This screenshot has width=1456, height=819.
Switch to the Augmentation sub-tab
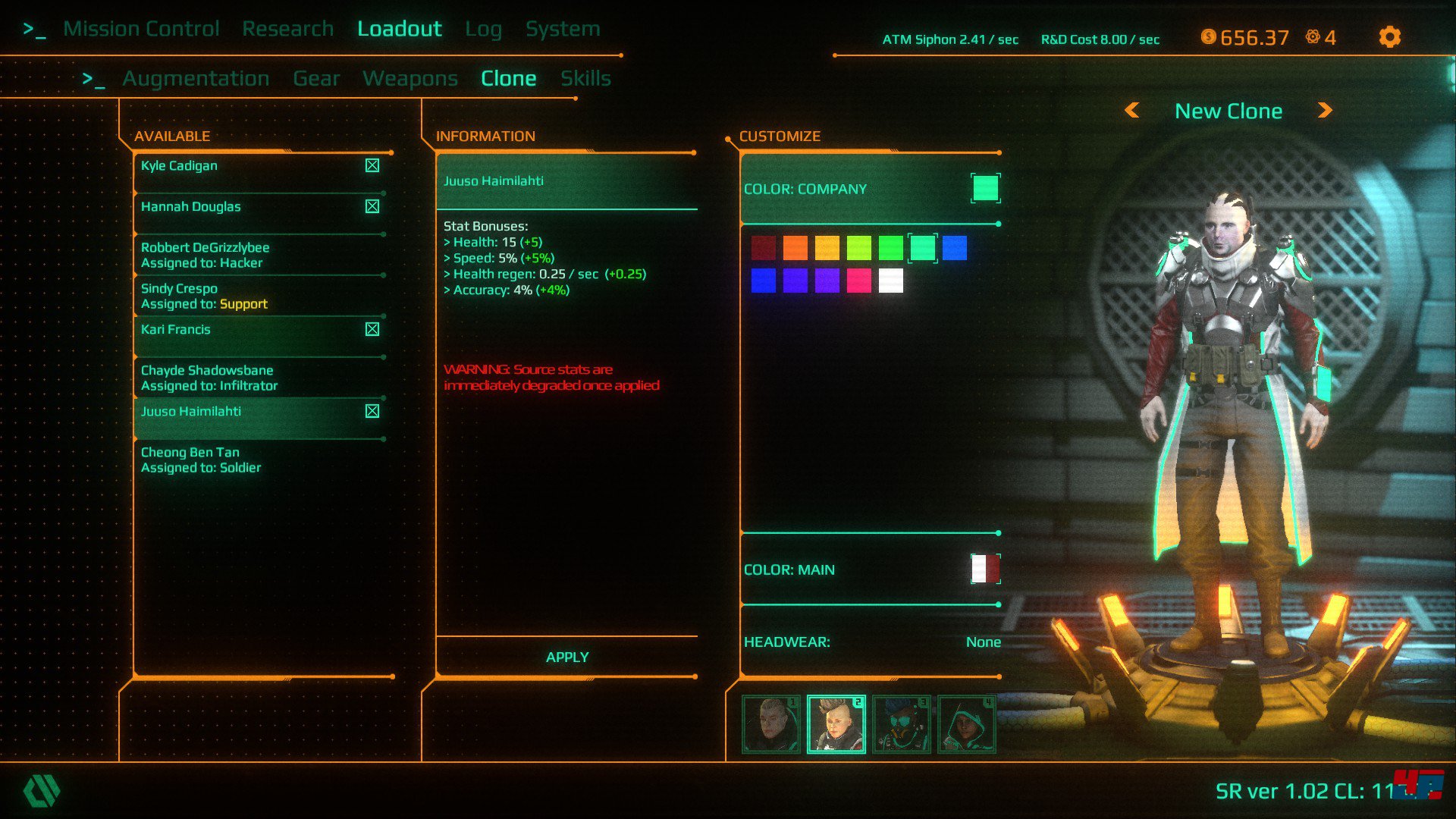point(196,78)
